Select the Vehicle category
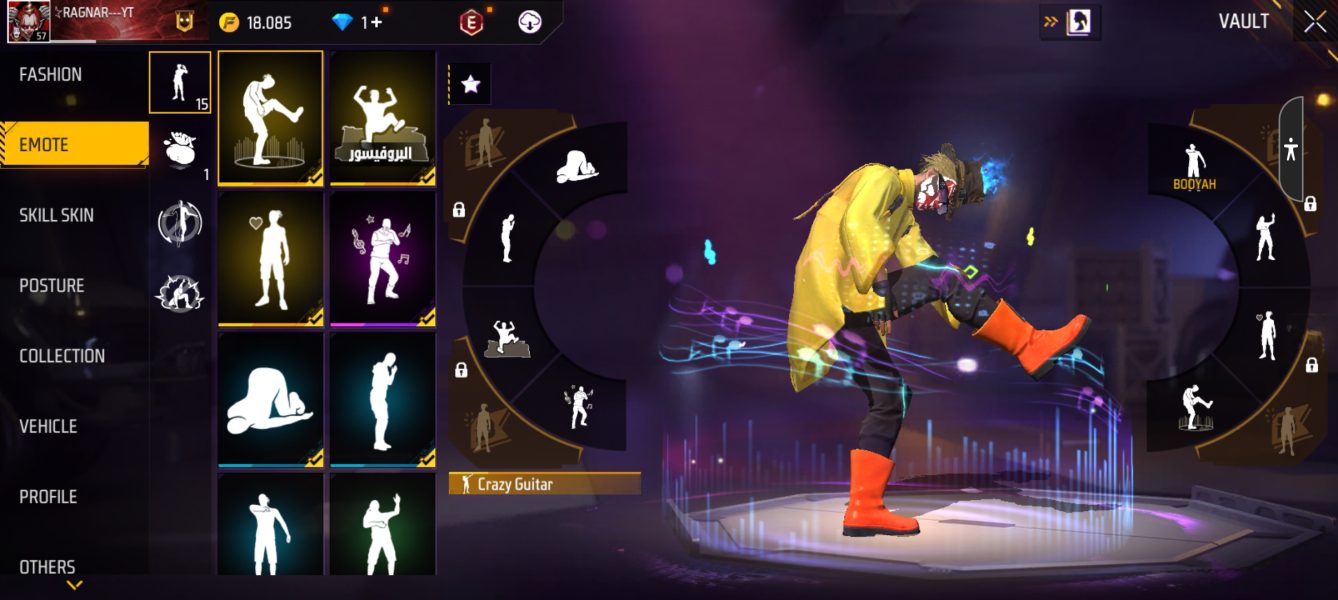The height and width of the screenshot is (600, 1338). pyautogui.click(x=48, y=426)
